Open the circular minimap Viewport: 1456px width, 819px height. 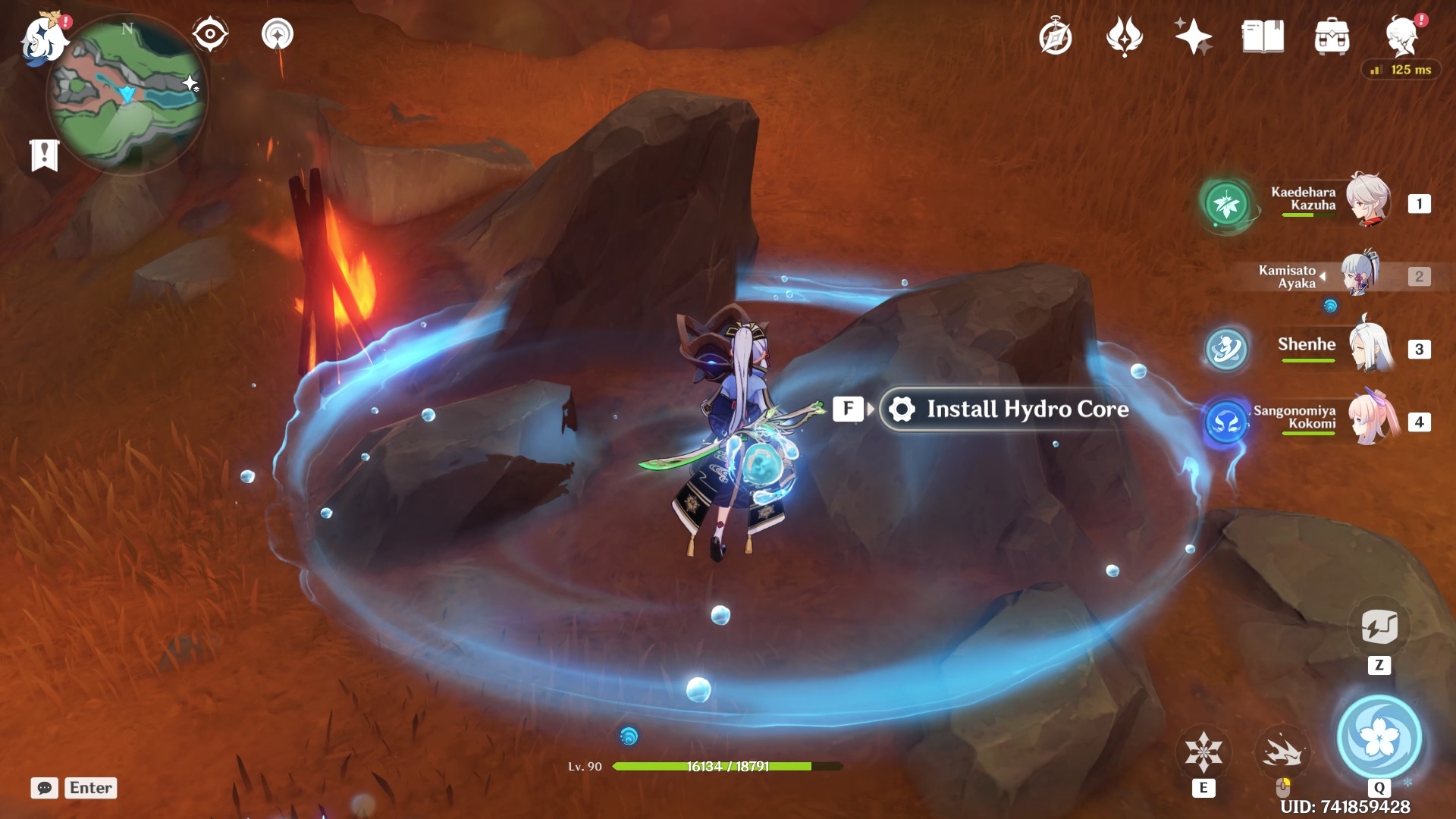[127, 94]
